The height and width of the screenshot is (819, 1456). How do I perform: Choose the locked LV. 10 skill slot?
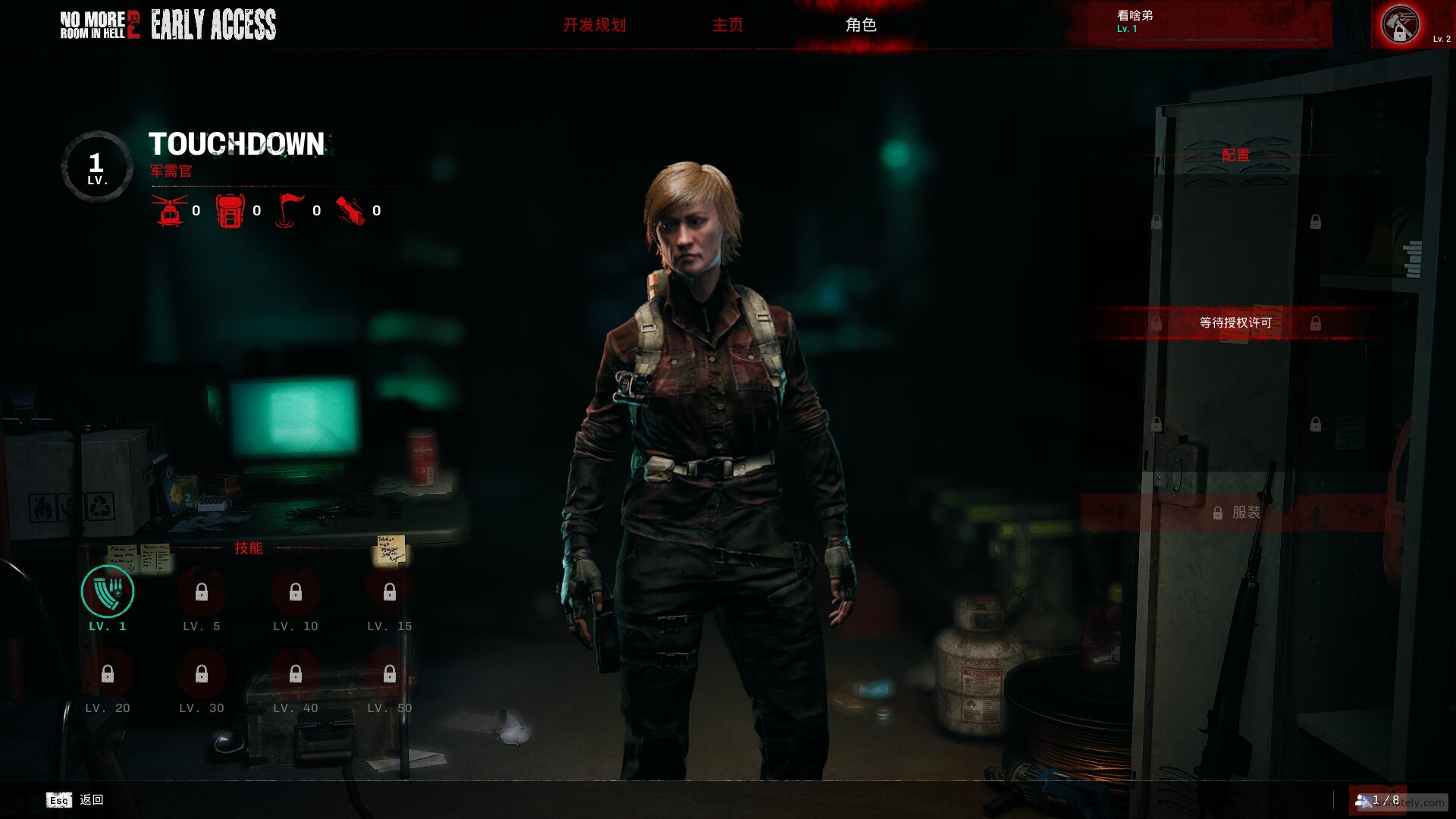pos(296,592)
